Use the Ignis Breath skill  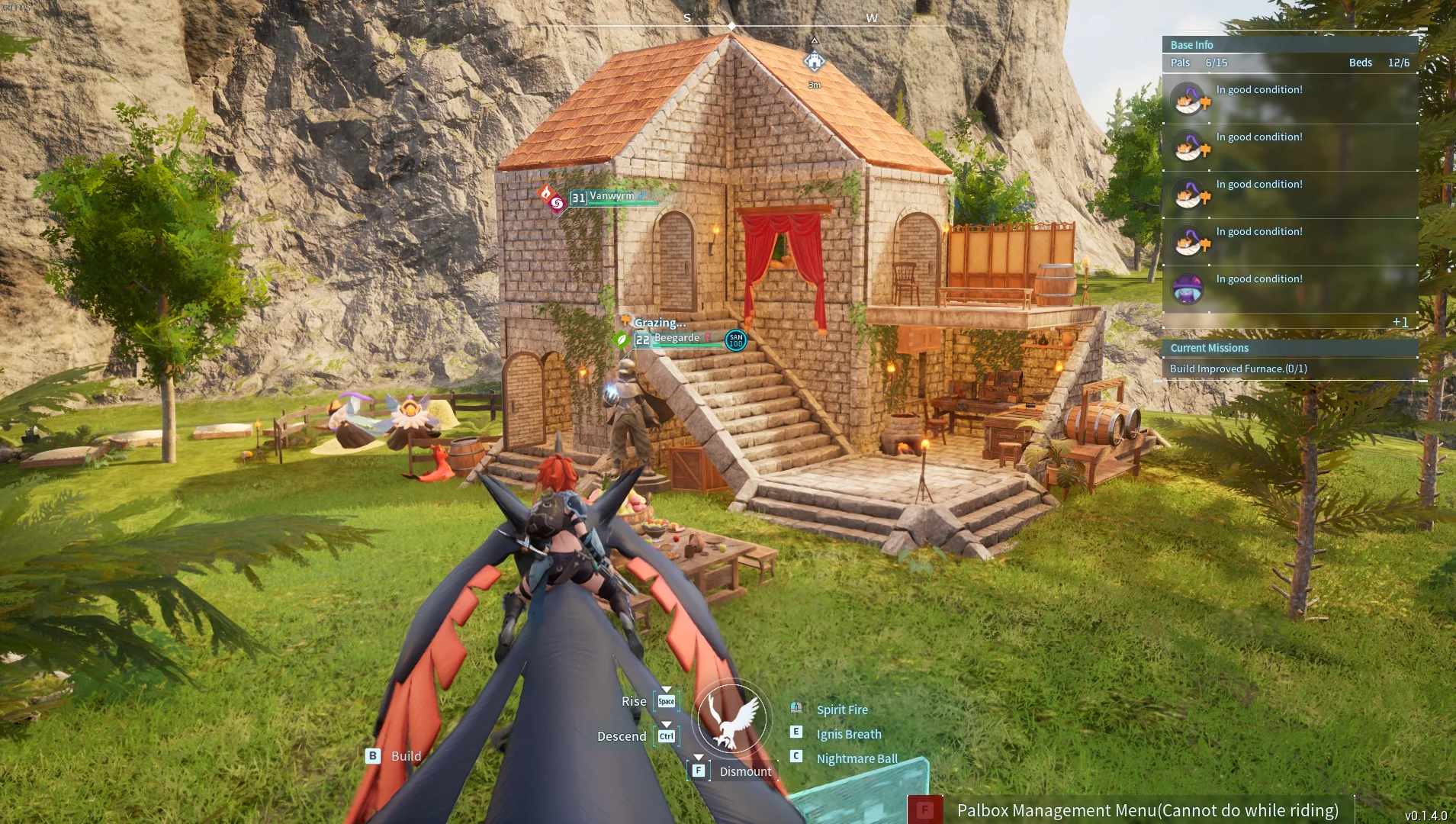coord(848,734)
